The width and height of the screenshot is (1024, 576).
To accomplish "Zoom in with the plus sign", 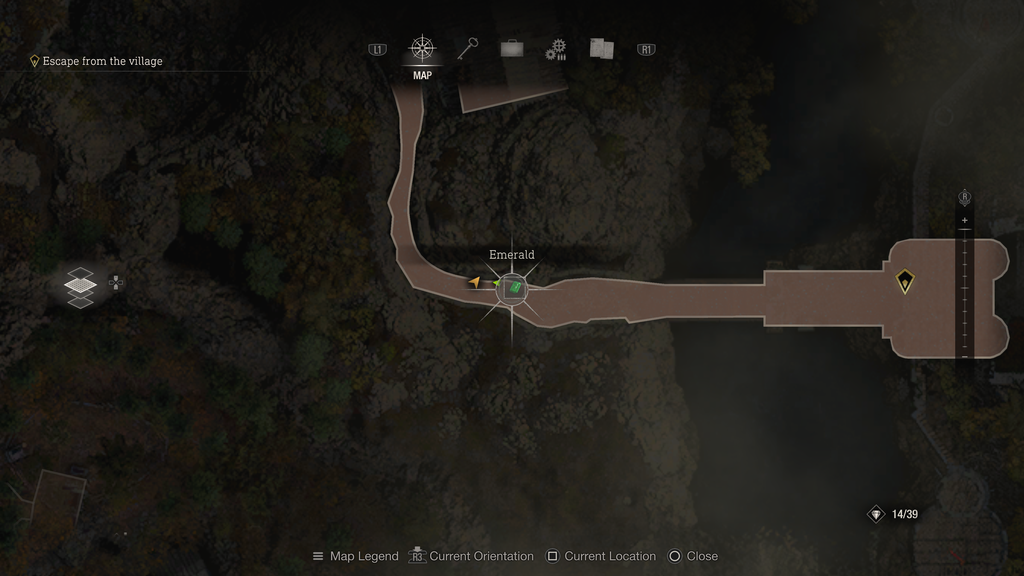I will tap(964, 220).
